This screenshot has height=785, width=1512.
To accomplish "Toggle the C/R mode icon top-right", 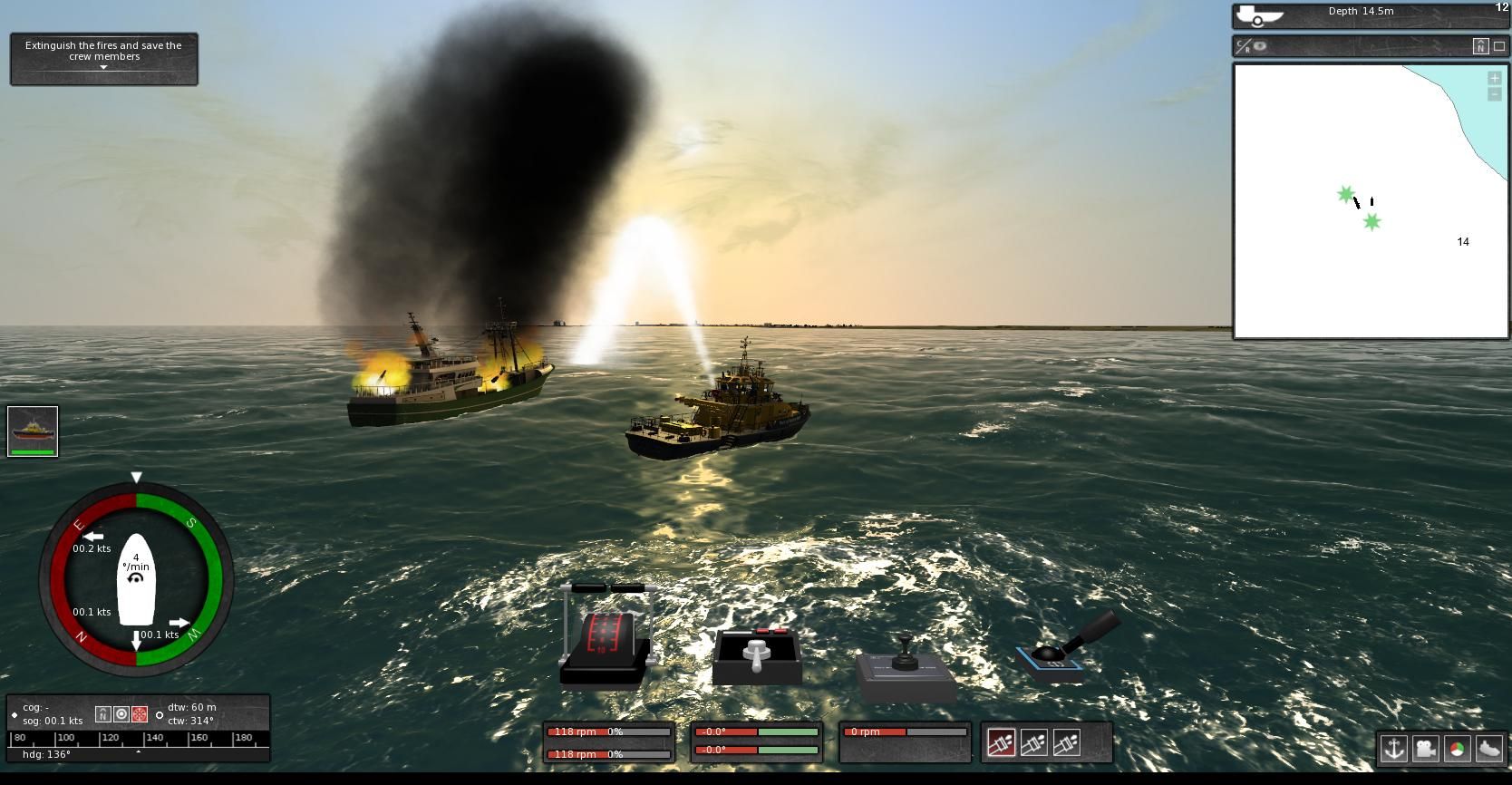I will [1243, 47].
